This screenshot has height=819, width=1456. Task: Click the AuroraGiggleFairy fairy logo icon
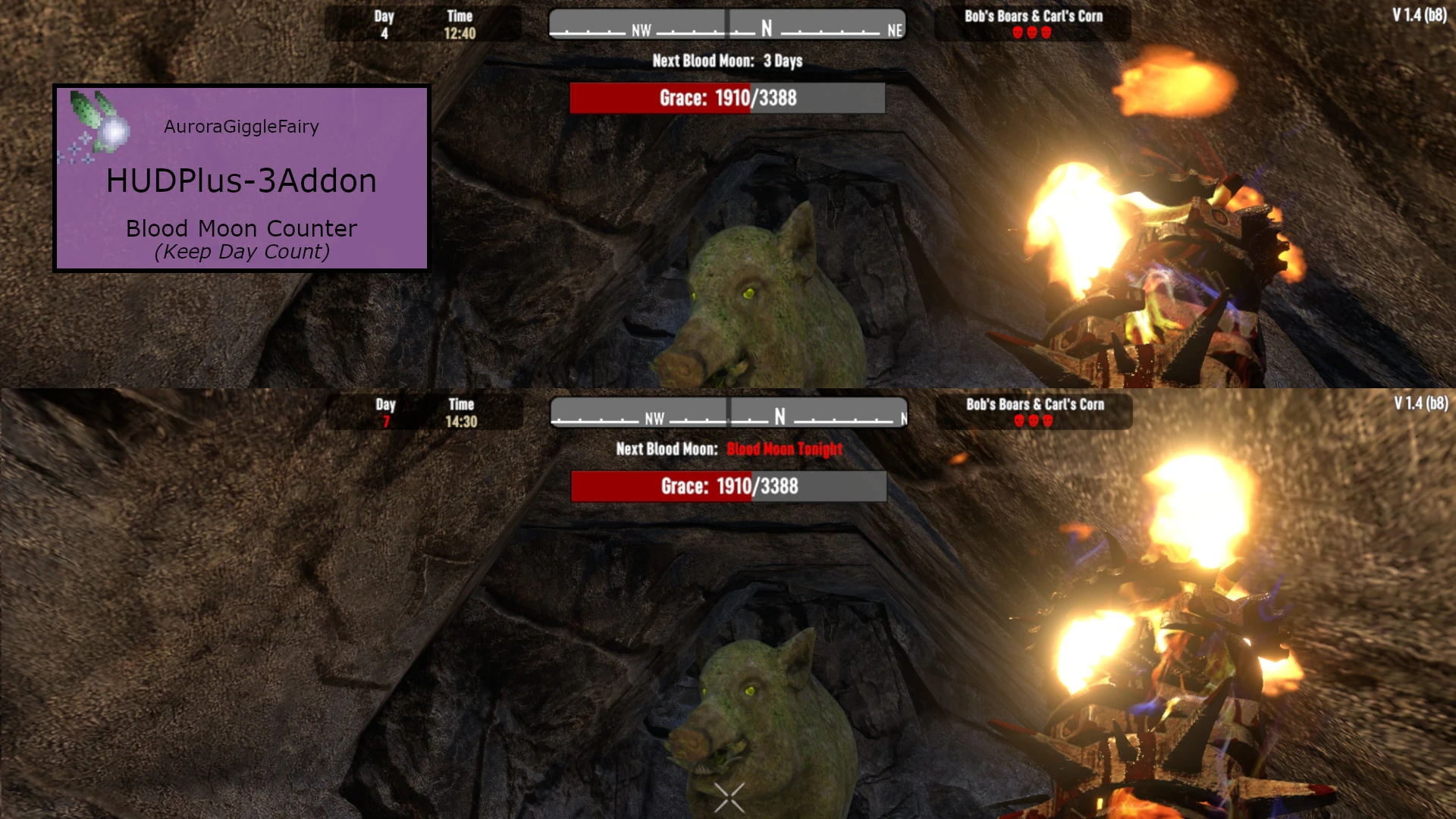point(99,126)
